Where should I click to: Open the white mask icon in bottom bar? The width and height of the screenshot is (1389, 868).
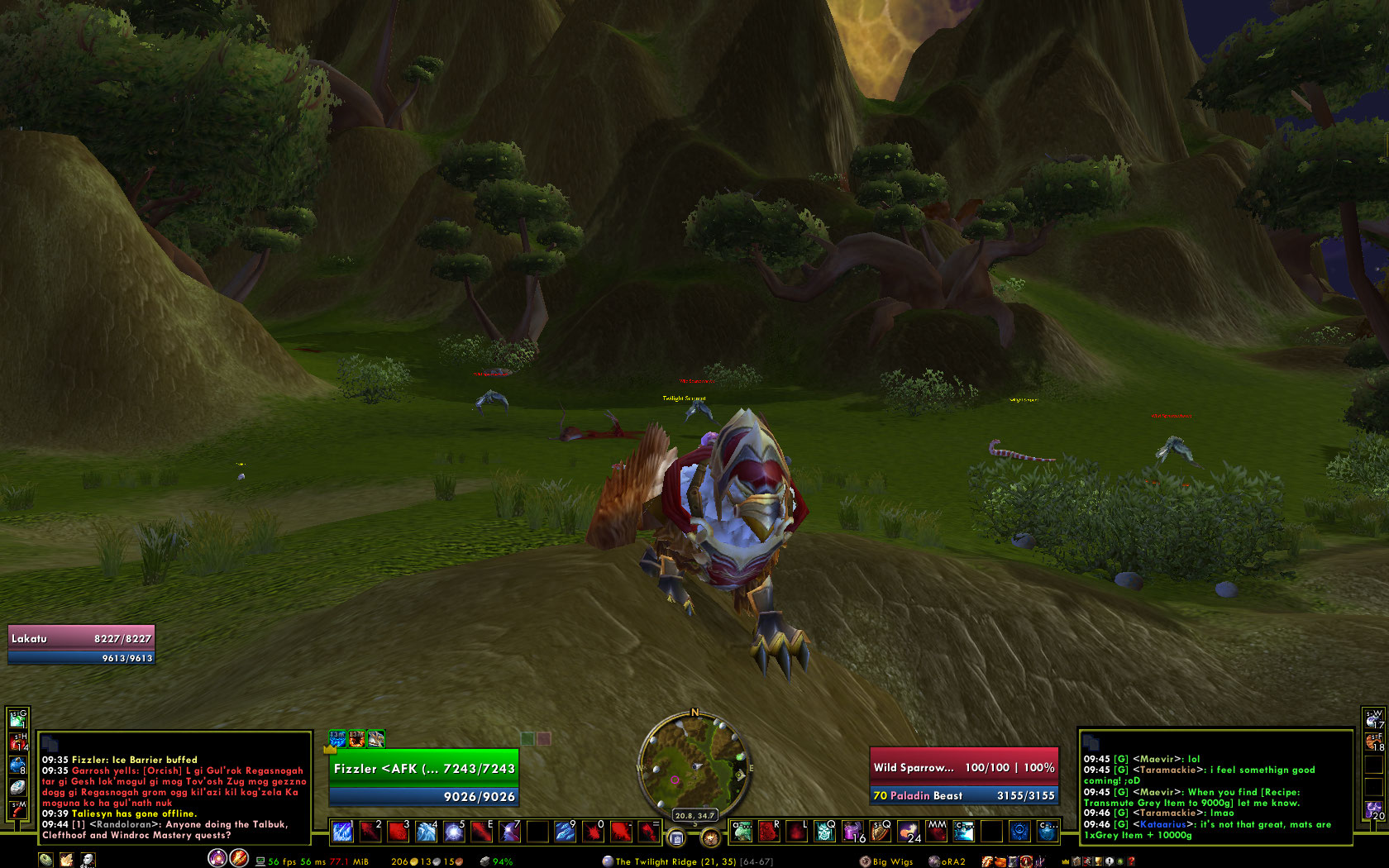(x=87, y=860)
